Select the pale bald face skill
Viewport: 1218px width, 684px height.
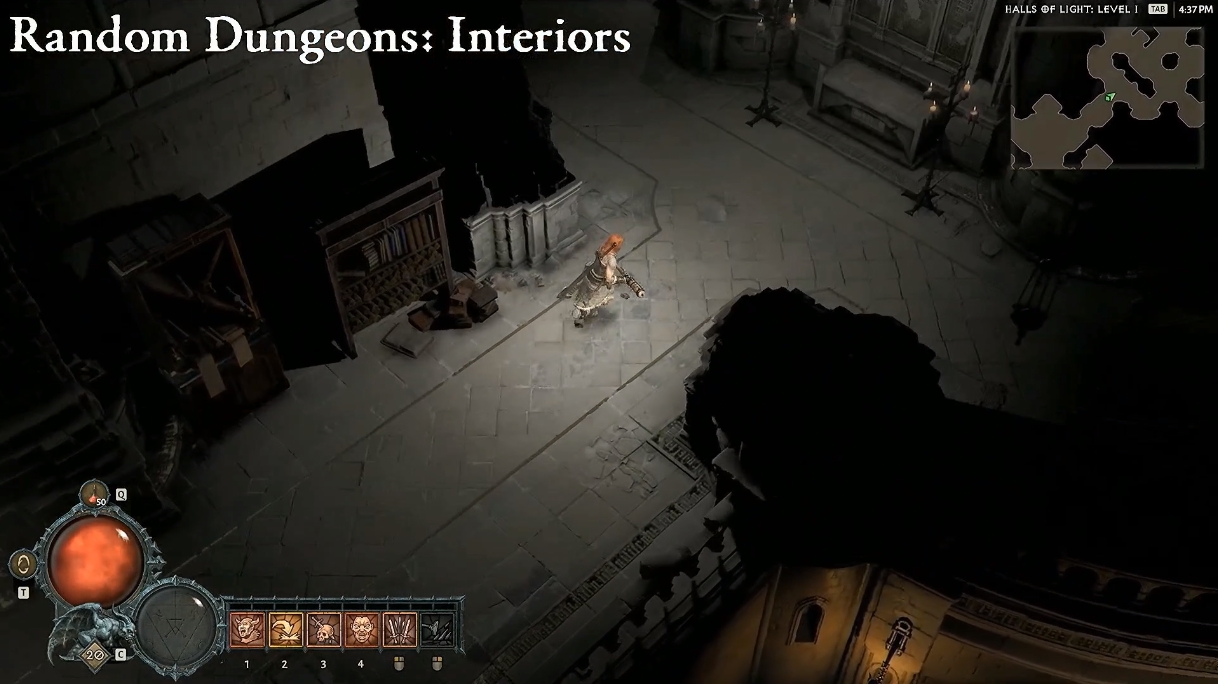tap(361, 630)
